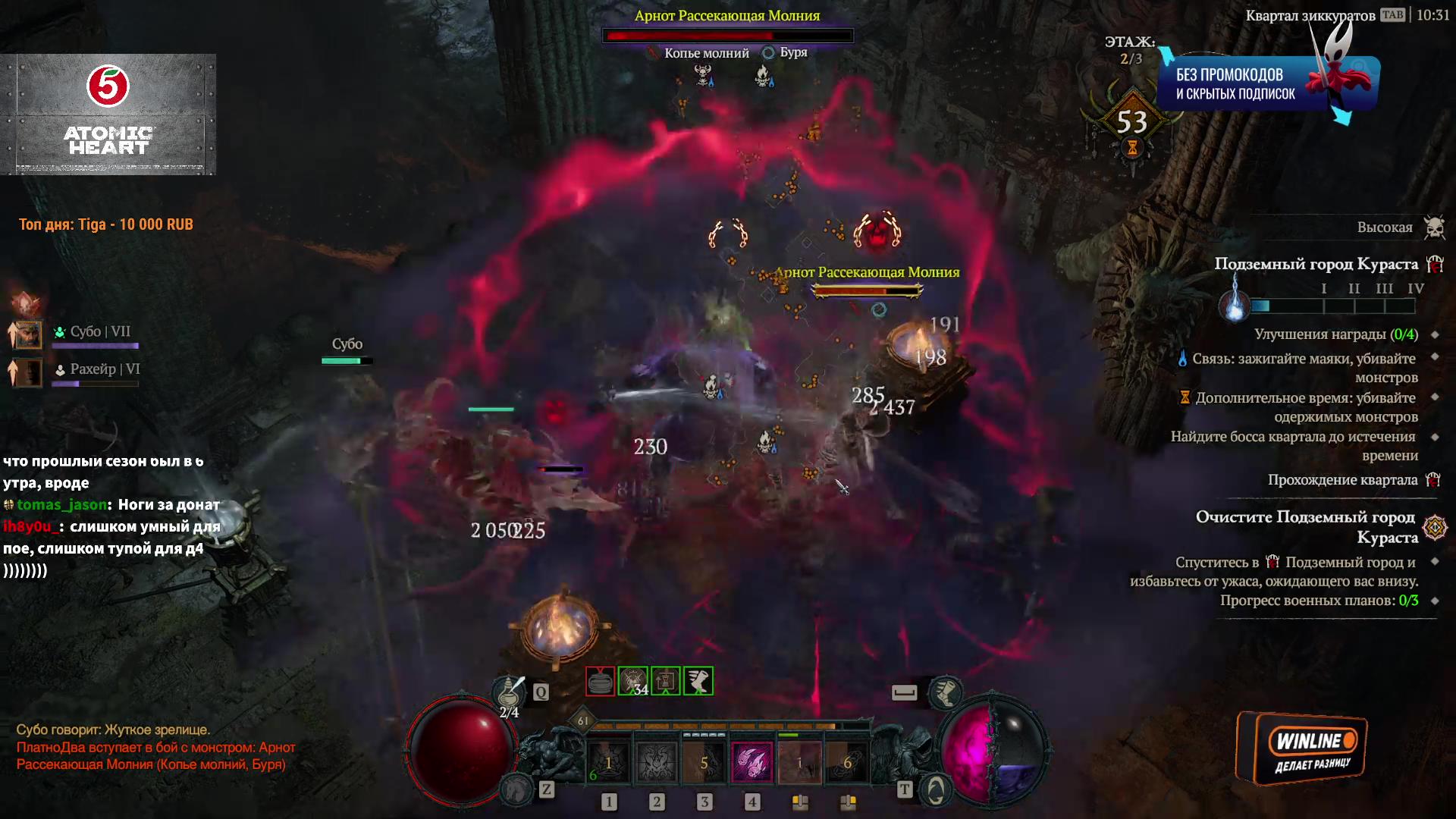This screenshot has height=819, width=1456.
Task: Open the town portal swirl icon
Action: click(936, 789)
